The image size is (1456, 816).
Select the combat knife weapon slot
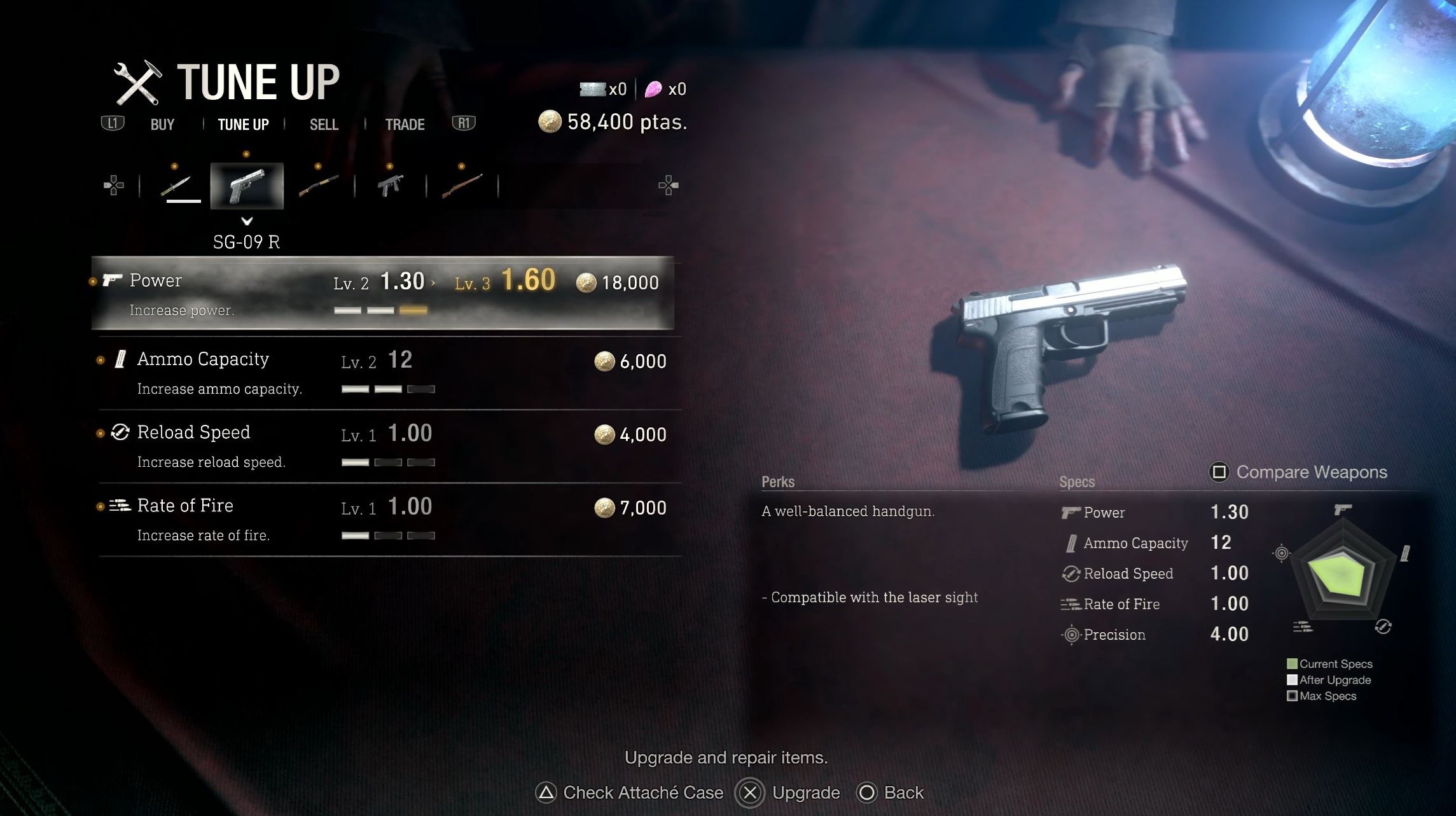(176, 186)
